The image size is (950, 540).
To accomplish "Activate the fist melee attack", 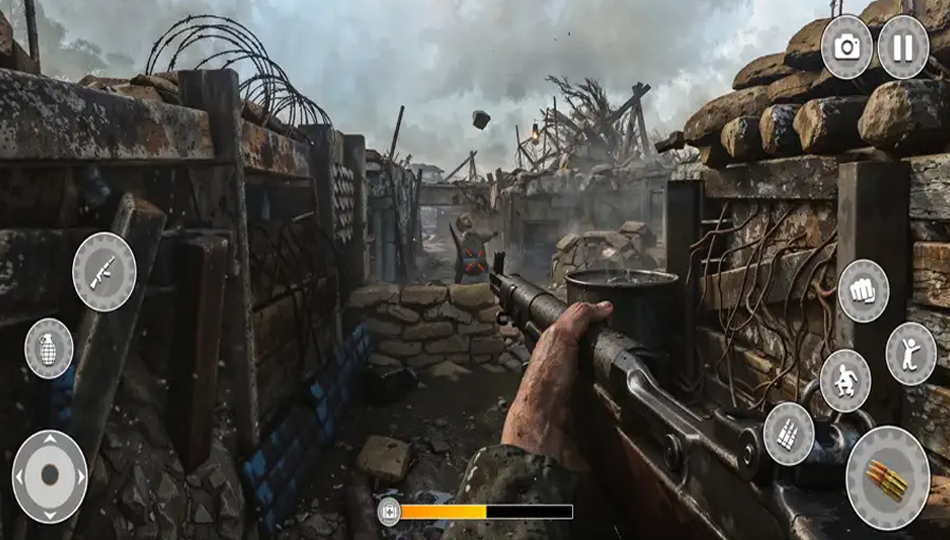I will 863,291.
